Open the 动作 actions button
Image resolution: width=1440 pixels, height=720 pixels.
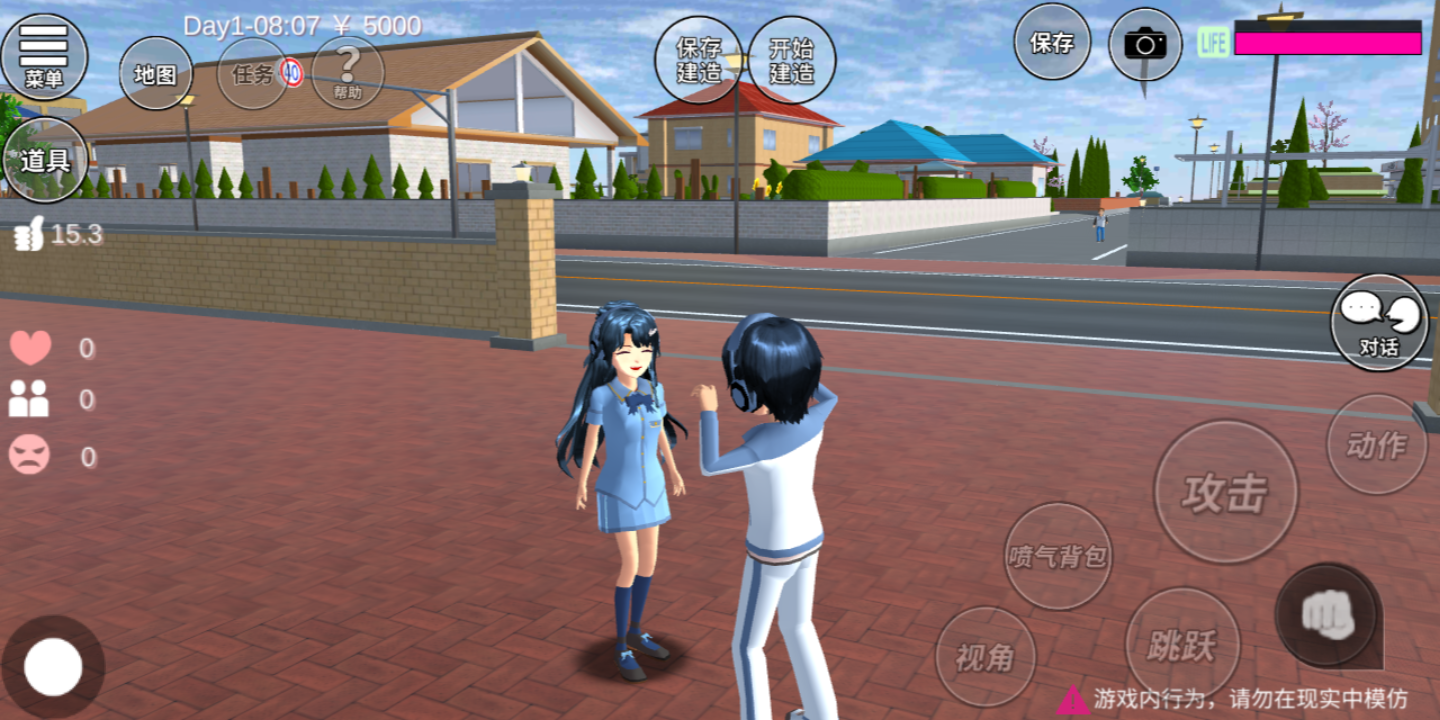(x=1376, y=444)
